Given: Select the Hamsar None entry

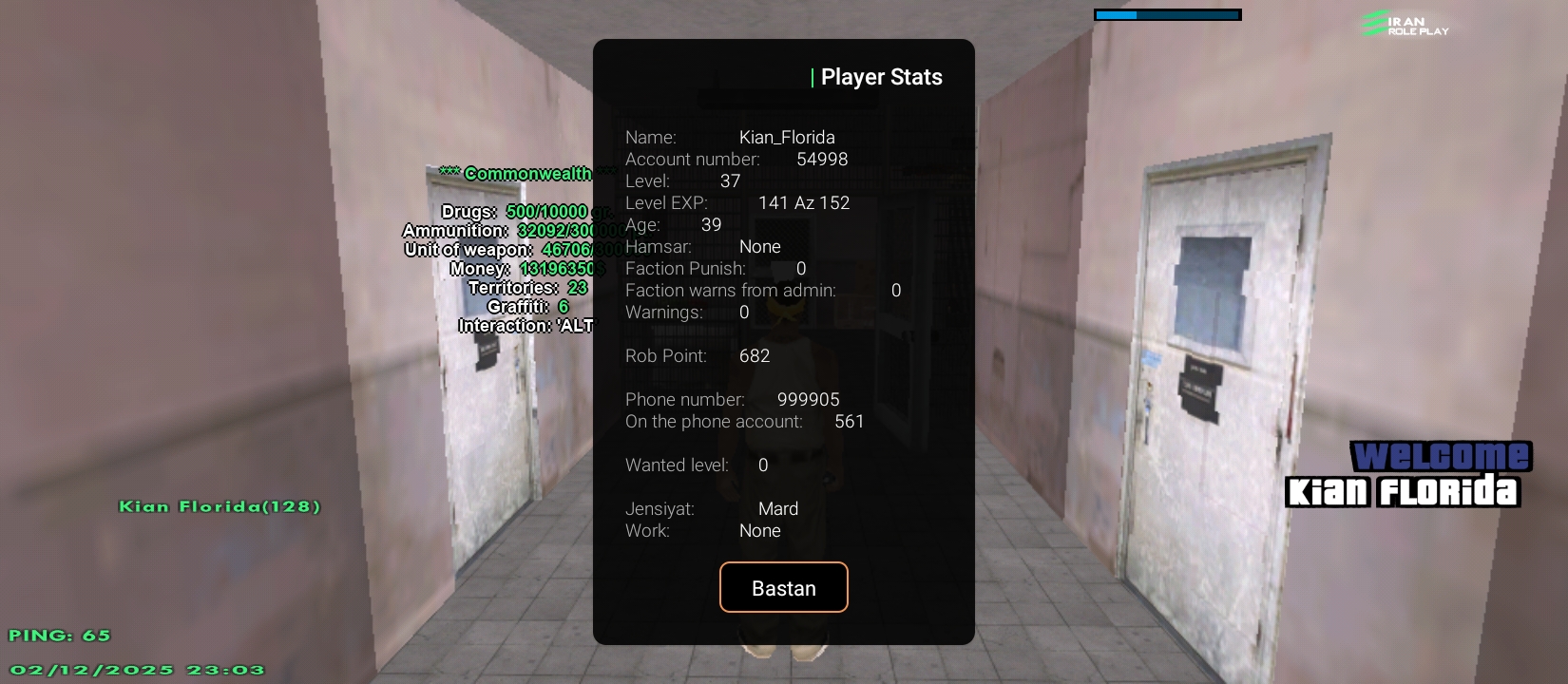Looking at the screenshot, I should click(703, 246).
